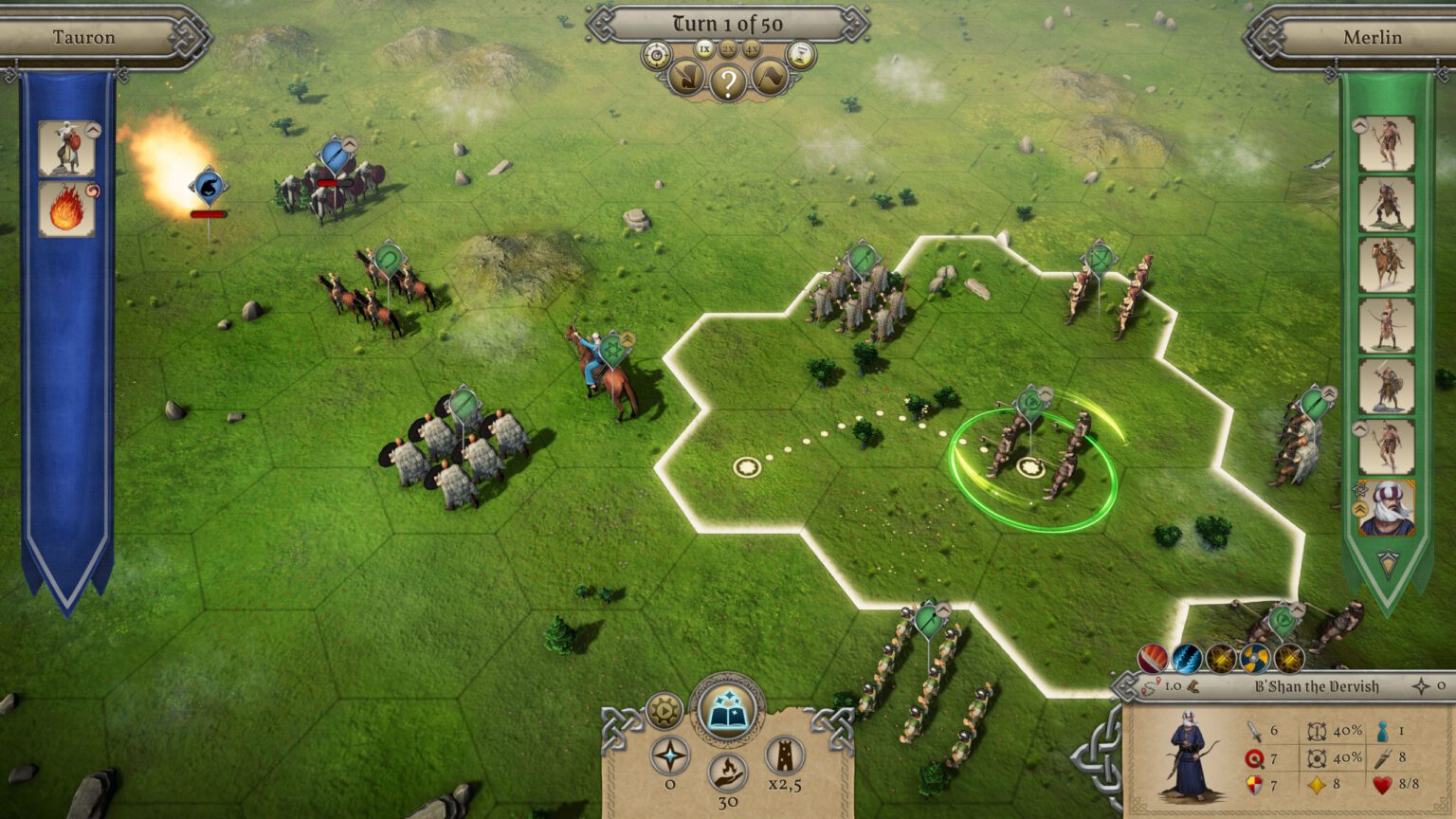The height and width of the screenshot is (819, 1456).
Task: Select the horse rider portrait on Merlin's banner
Action: click(x=1386, y=264)
